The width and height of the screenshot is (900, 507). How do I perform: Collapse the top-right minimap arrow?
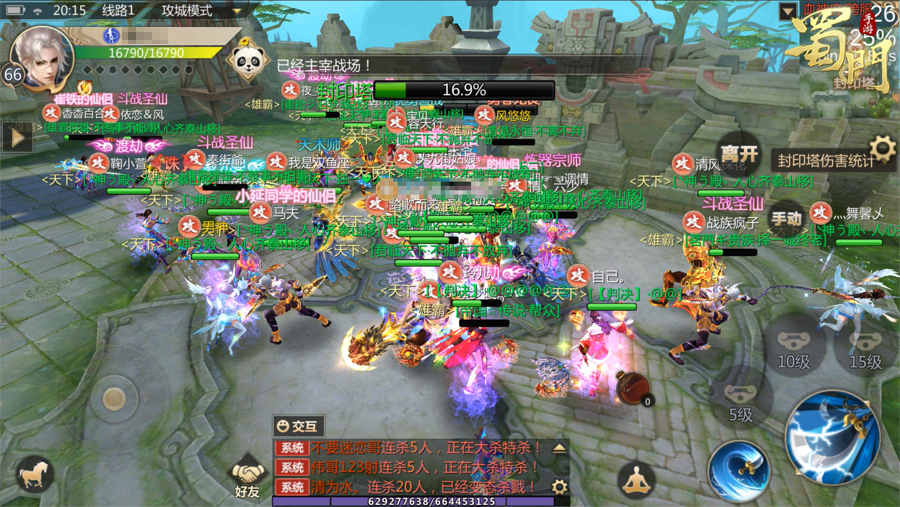[788, 11]
